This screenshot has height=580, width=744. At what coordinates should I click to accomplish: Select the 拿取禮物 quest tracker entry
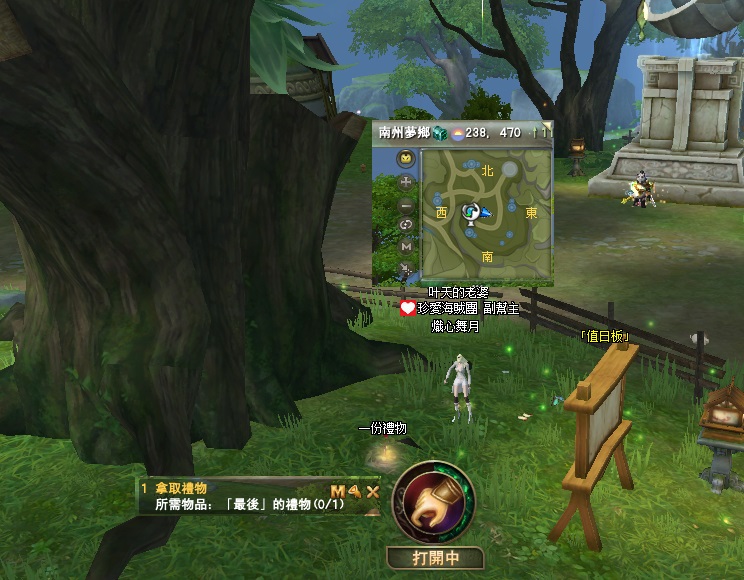[x=182, y=489]
